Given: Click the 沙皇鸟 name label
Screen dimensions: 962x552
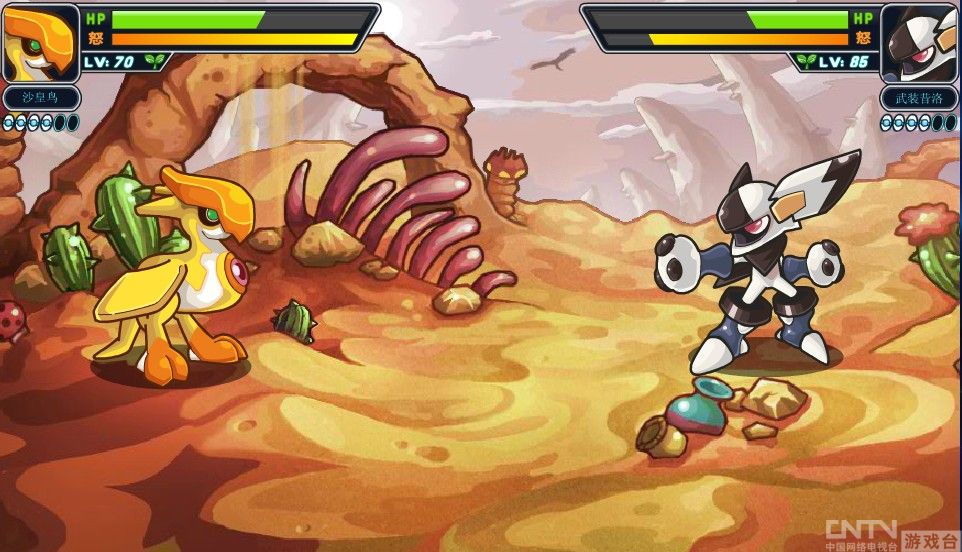Looking at the screenshot, I should (40, 100).
